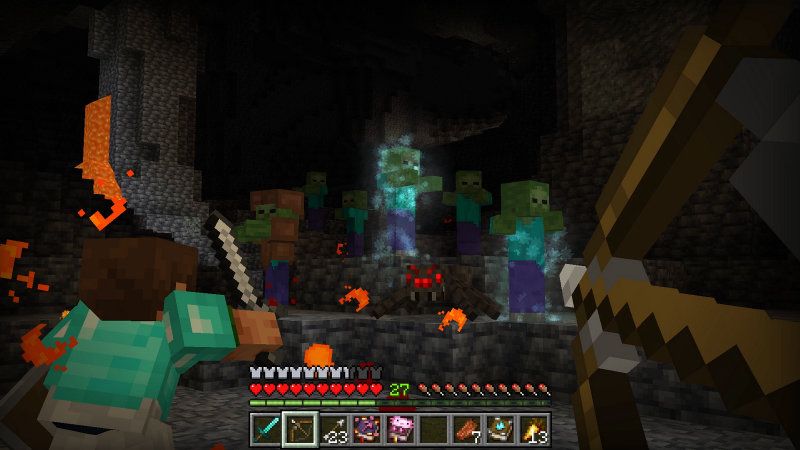Choose the stack of 23 arrows

[x=333, y=428]
